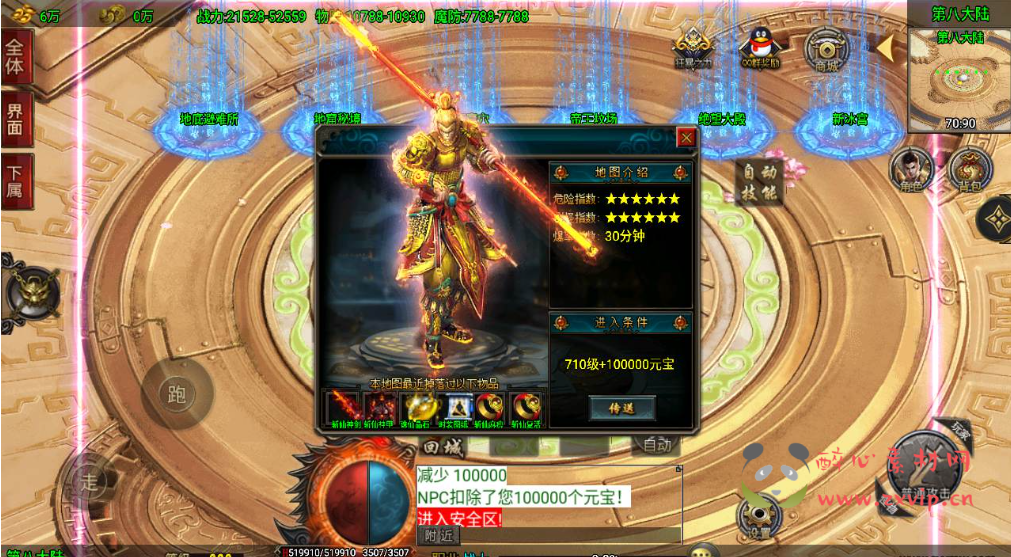Click the 回城 return to town button
This screenshot has width=1011, height=557.
[x=444, y=447]
